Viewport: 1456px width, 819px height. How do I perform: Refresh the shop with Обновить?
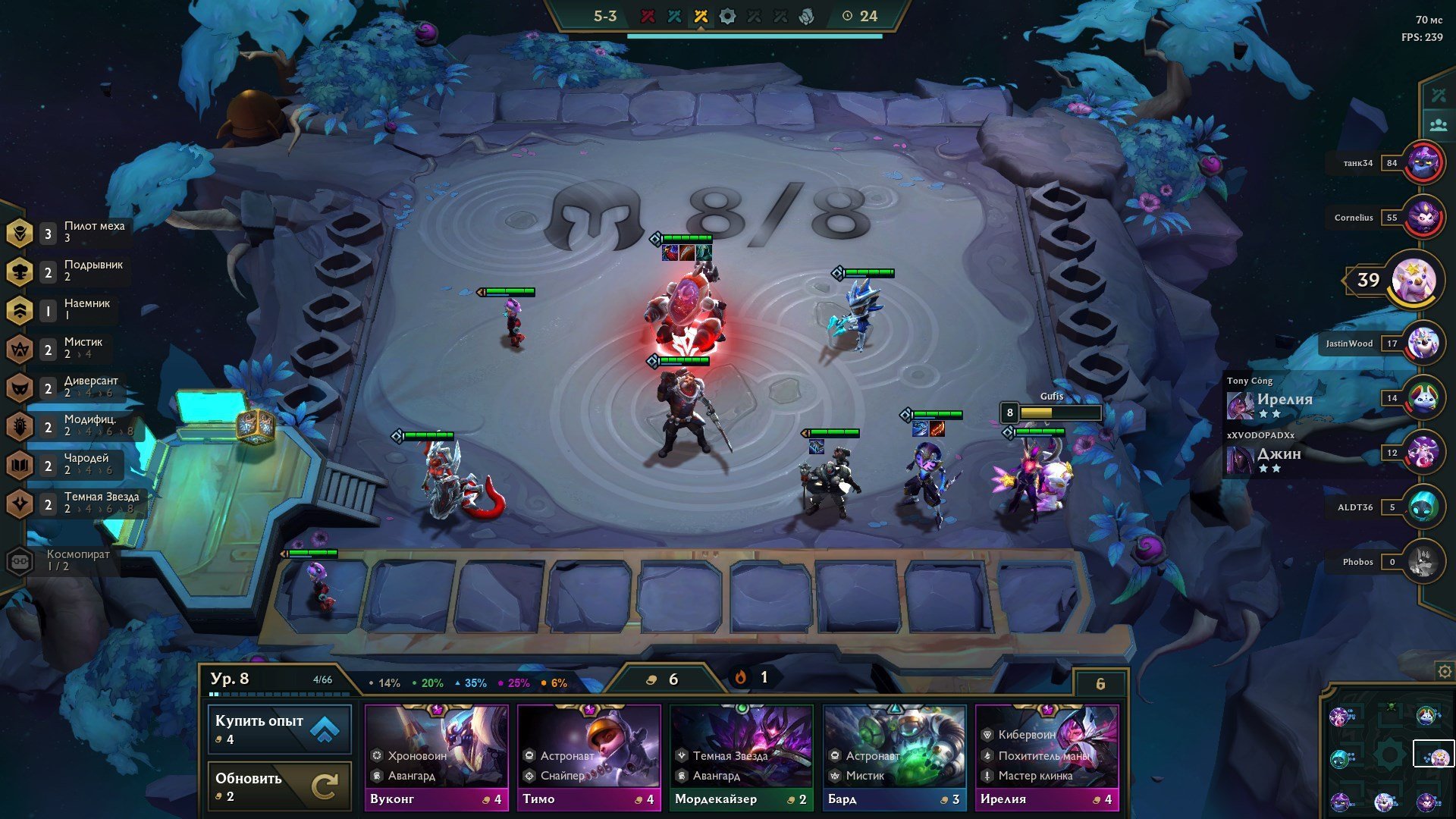click(279, 786)
